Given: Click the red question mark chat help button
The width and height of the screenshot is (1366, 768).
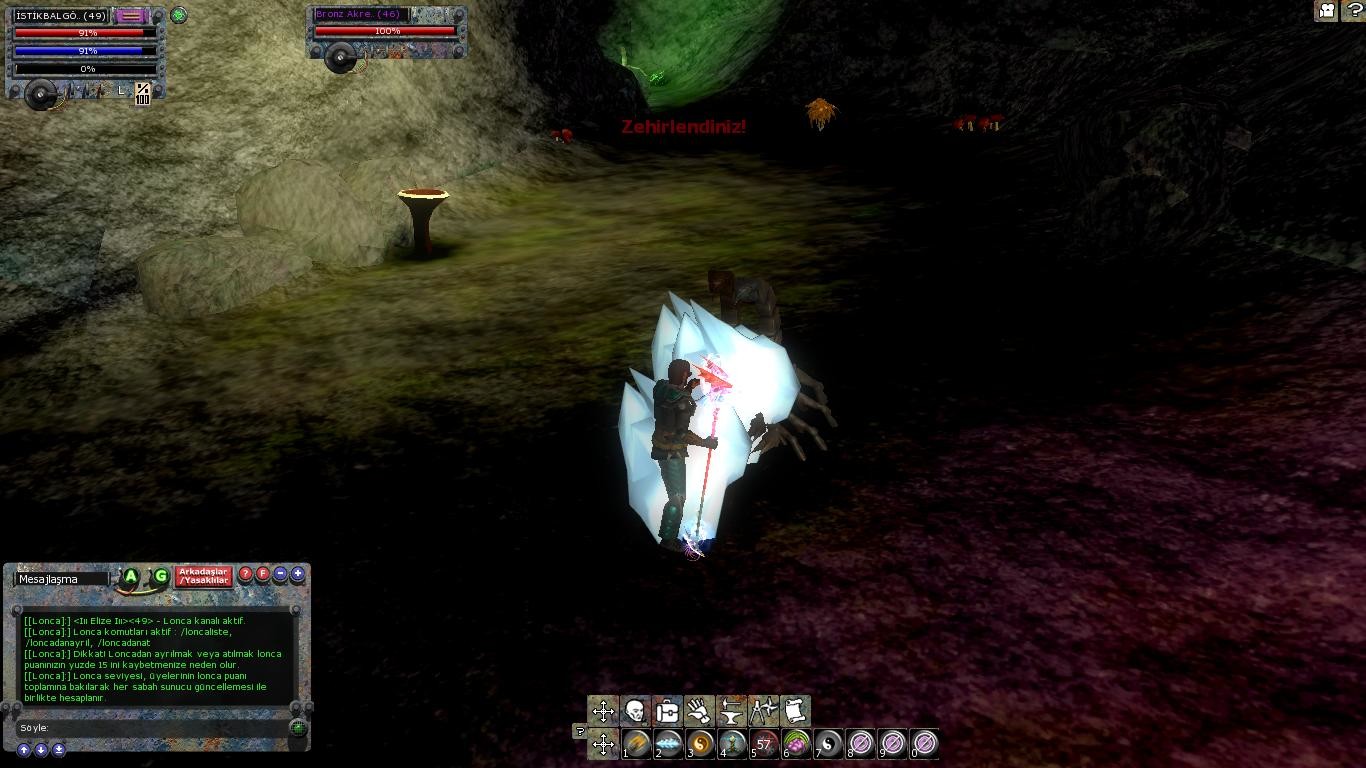Looking at the screenshot, I should [246, 574].
